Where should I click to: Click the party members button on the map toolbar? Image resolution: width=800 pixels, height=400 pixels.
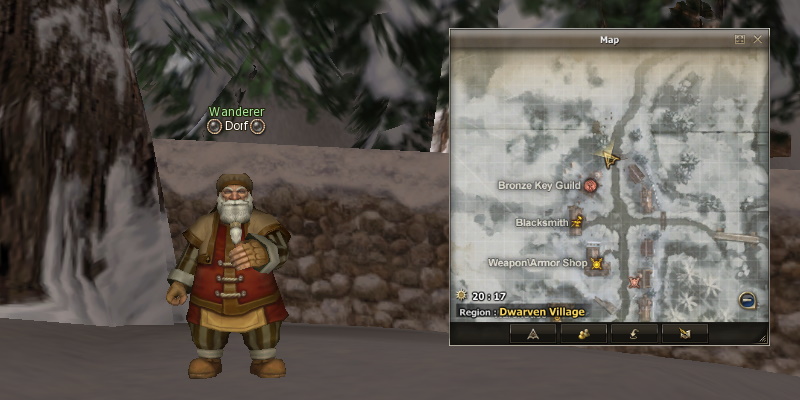pyautogui.click(x=582, y=334)
